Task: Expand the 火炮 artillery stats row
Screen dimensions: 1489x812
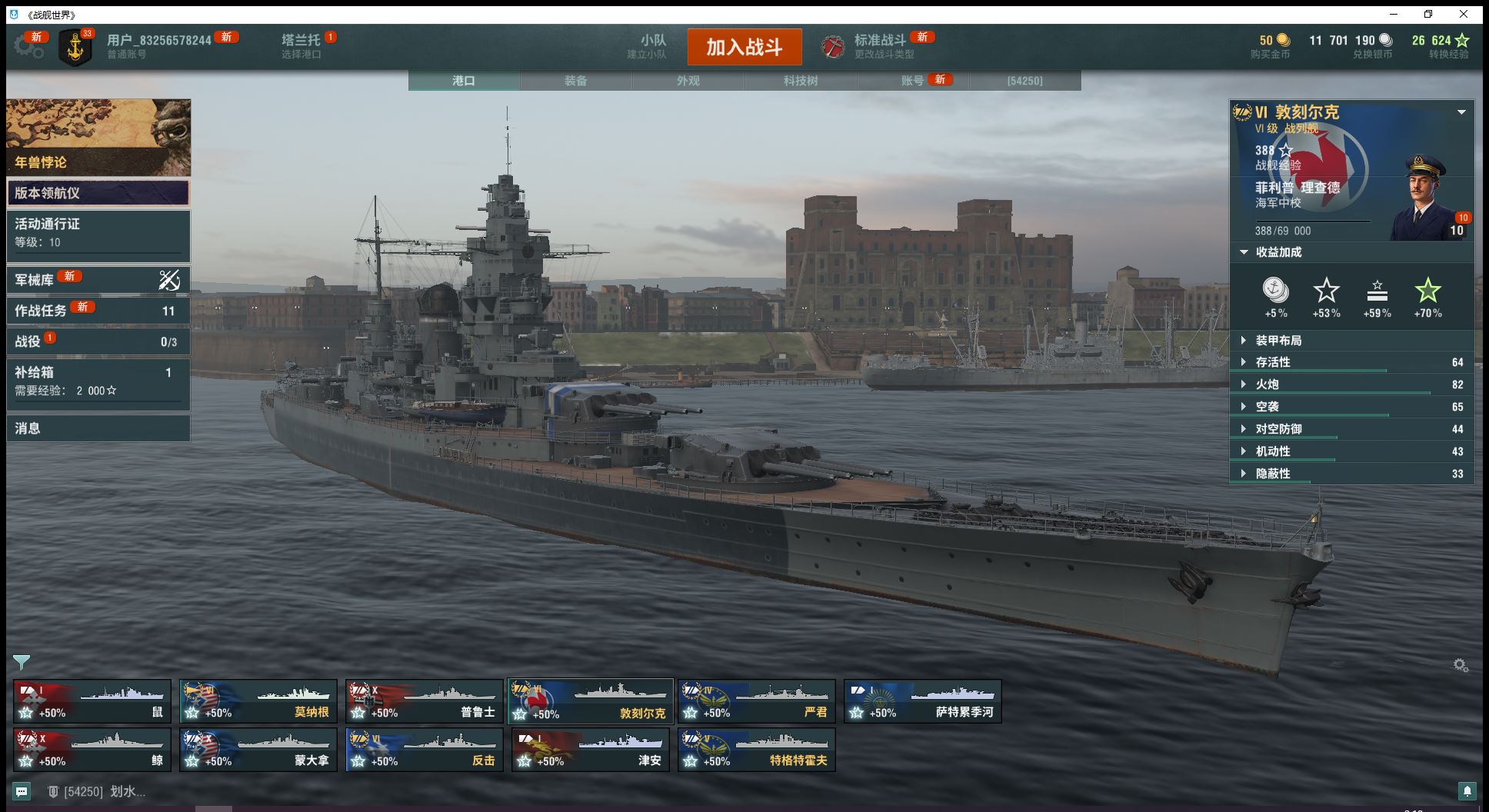Action: click(x=1351, y=384)
